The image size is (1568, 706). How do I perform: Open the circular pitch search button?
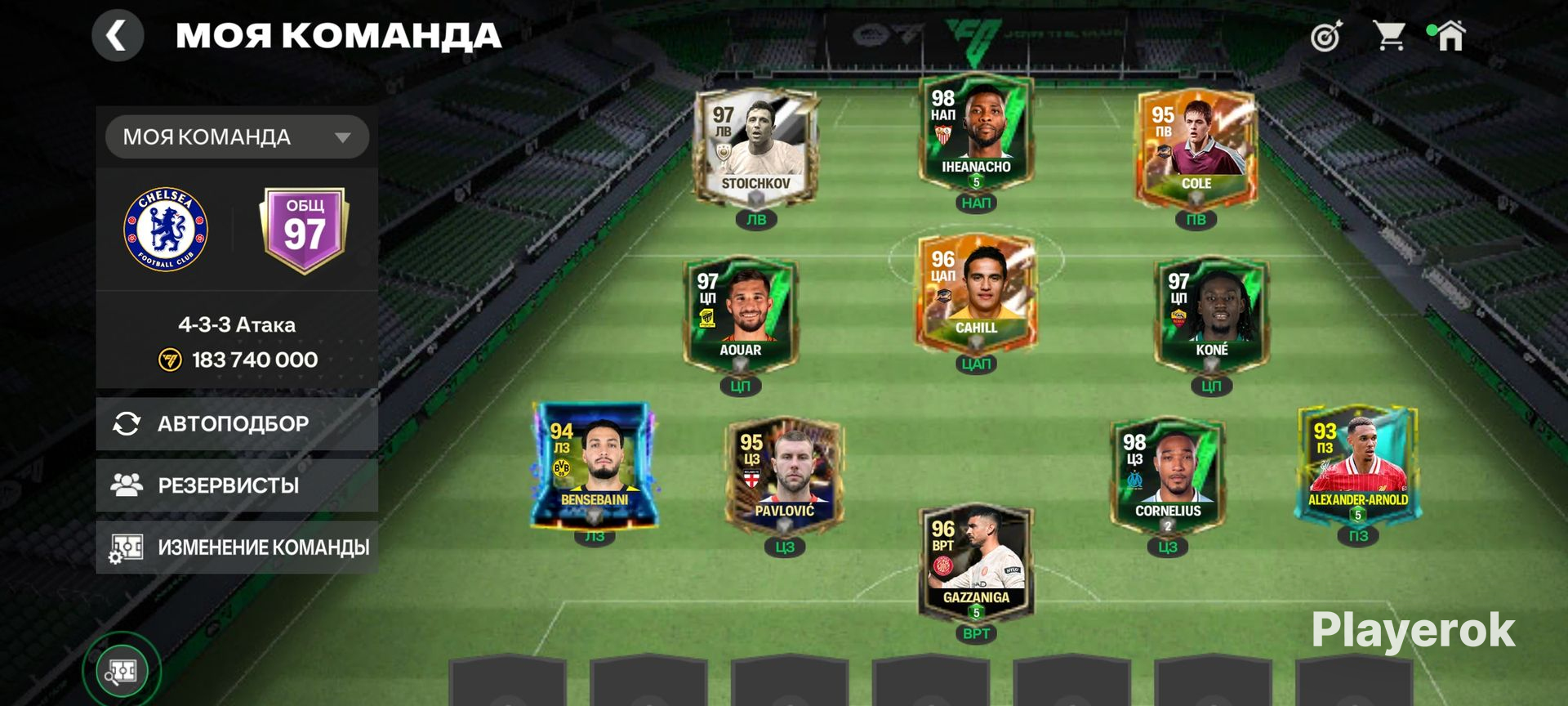(122, 671)
